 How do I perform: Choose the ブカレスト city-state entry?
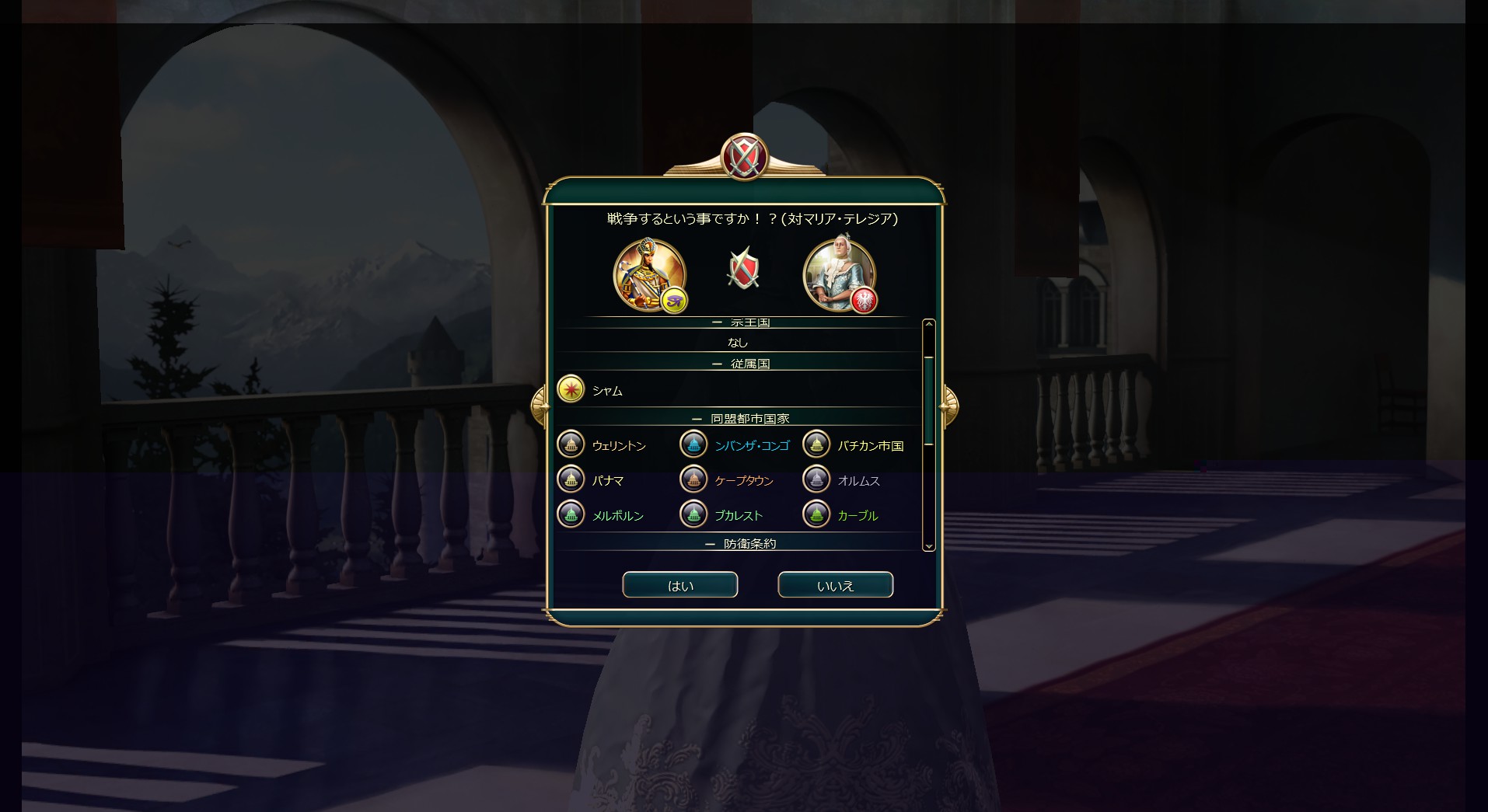[738, 515]
